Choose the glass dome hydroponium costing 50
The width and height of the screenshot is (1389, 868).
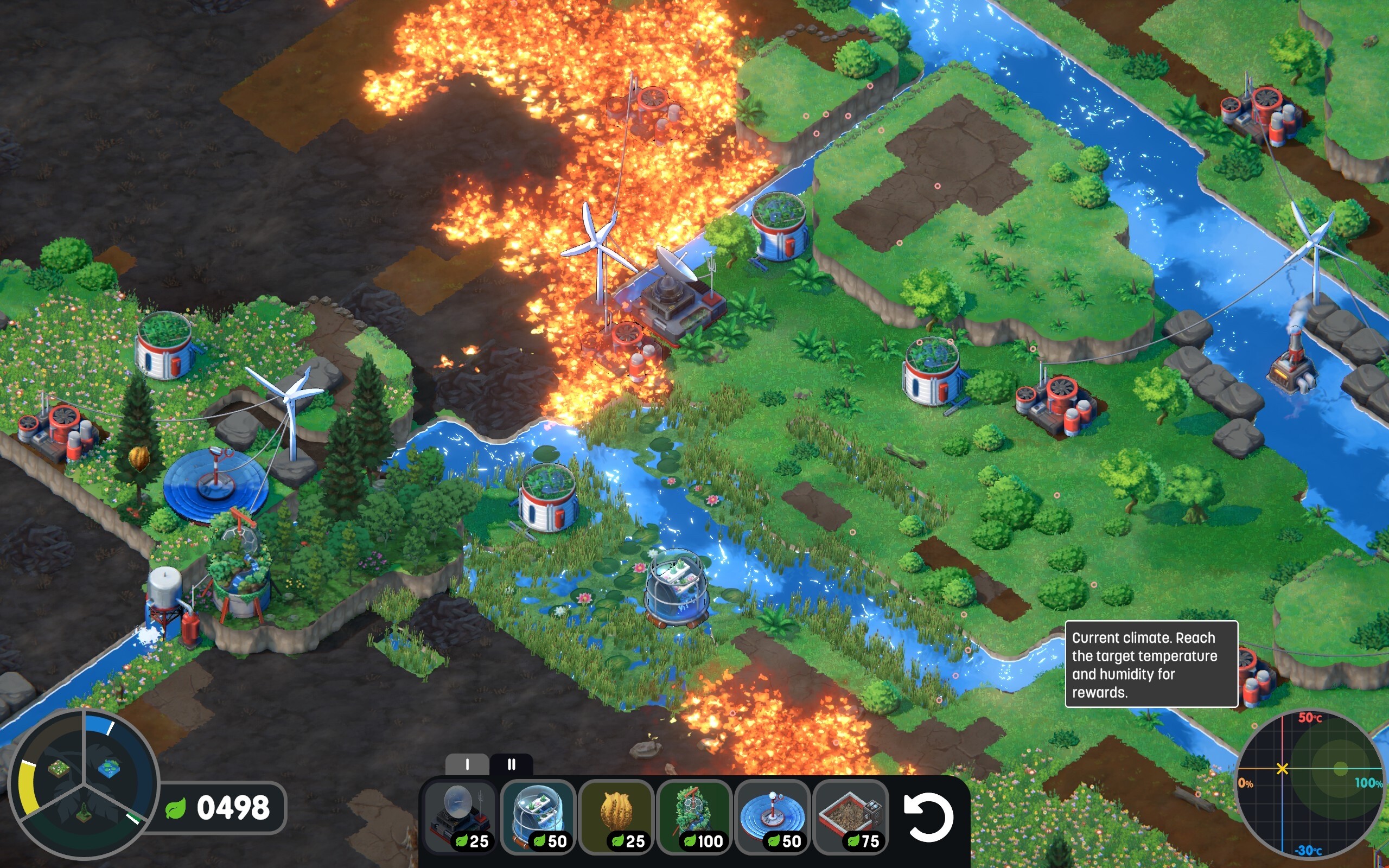coord(538,816)
